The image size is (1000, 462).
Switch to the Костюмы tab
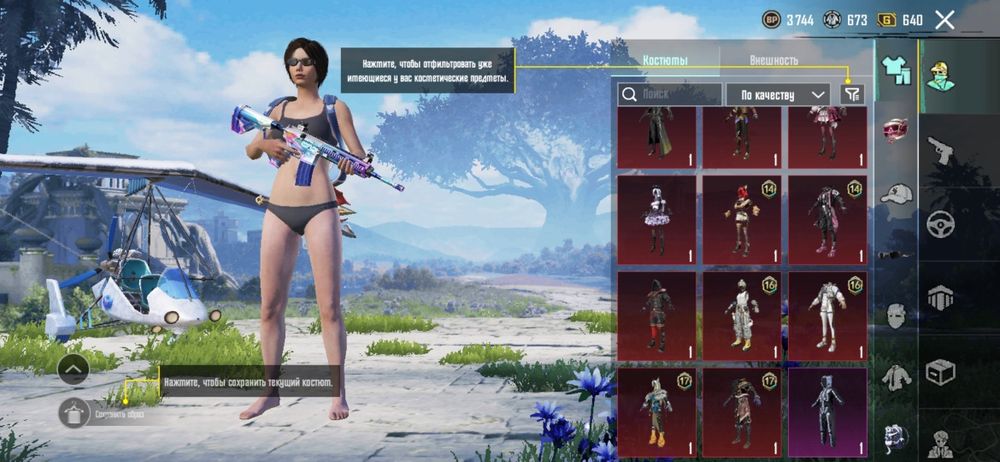[665, 61]
